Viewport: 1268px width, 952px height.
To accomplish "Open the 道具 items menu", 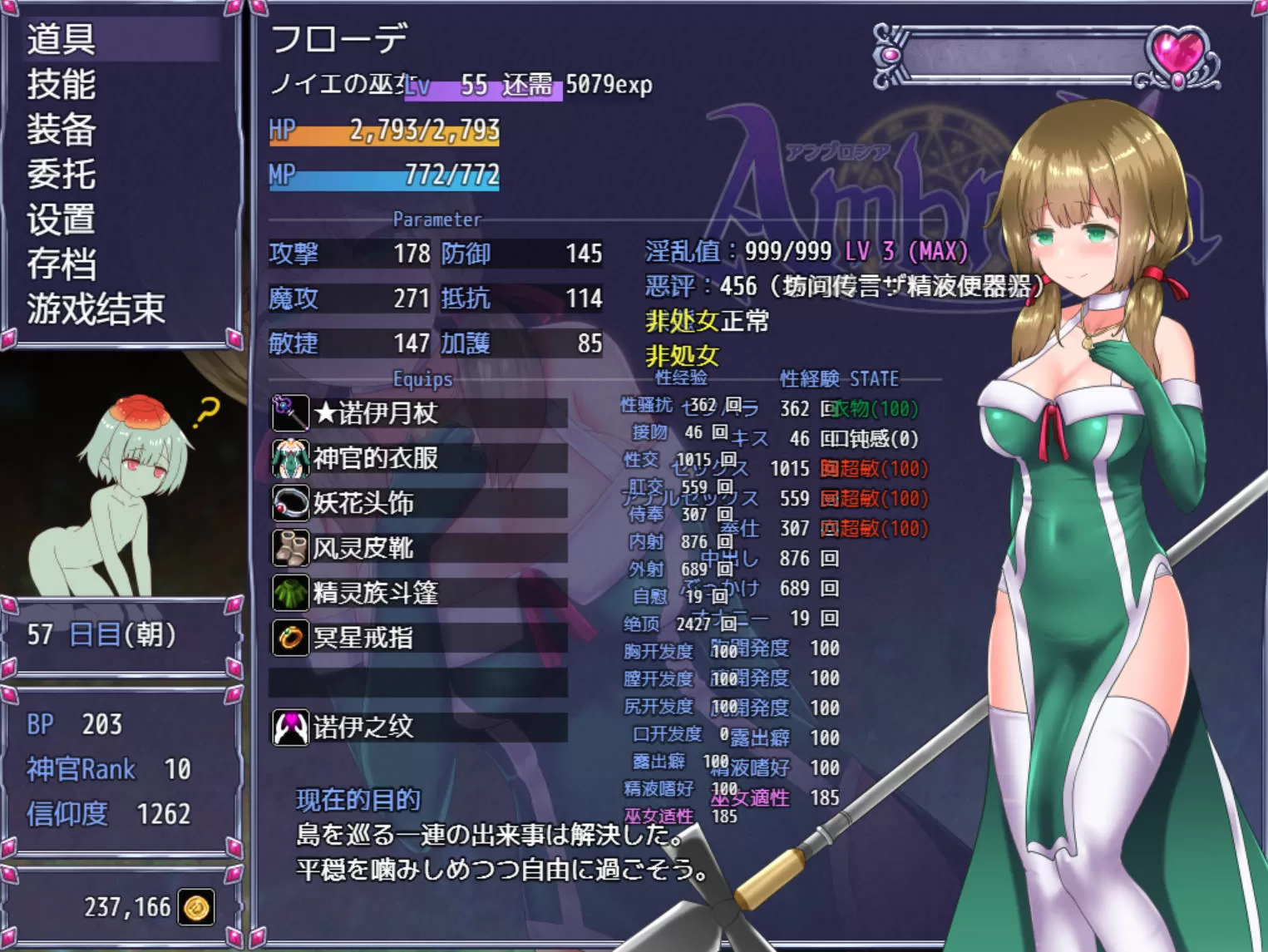I will pyautogui.click(x=62, y=39).
